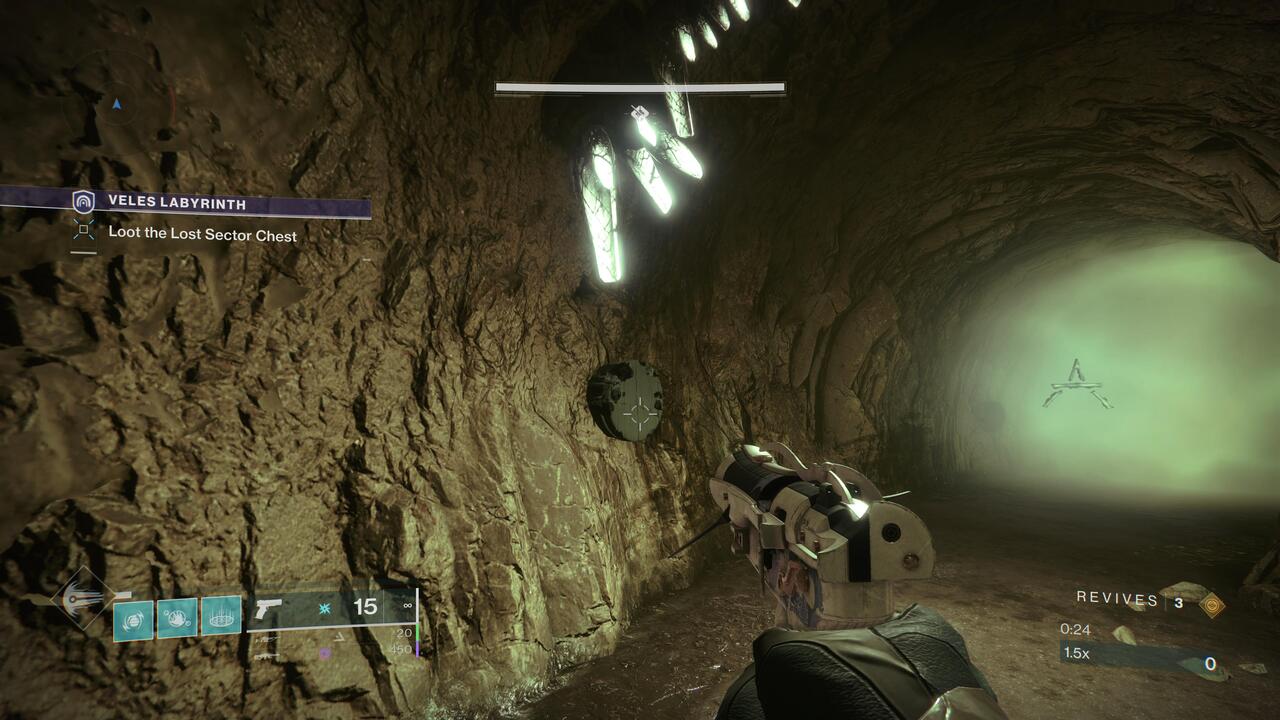Click the heavy weapon silhouette icon

(266, 657)
